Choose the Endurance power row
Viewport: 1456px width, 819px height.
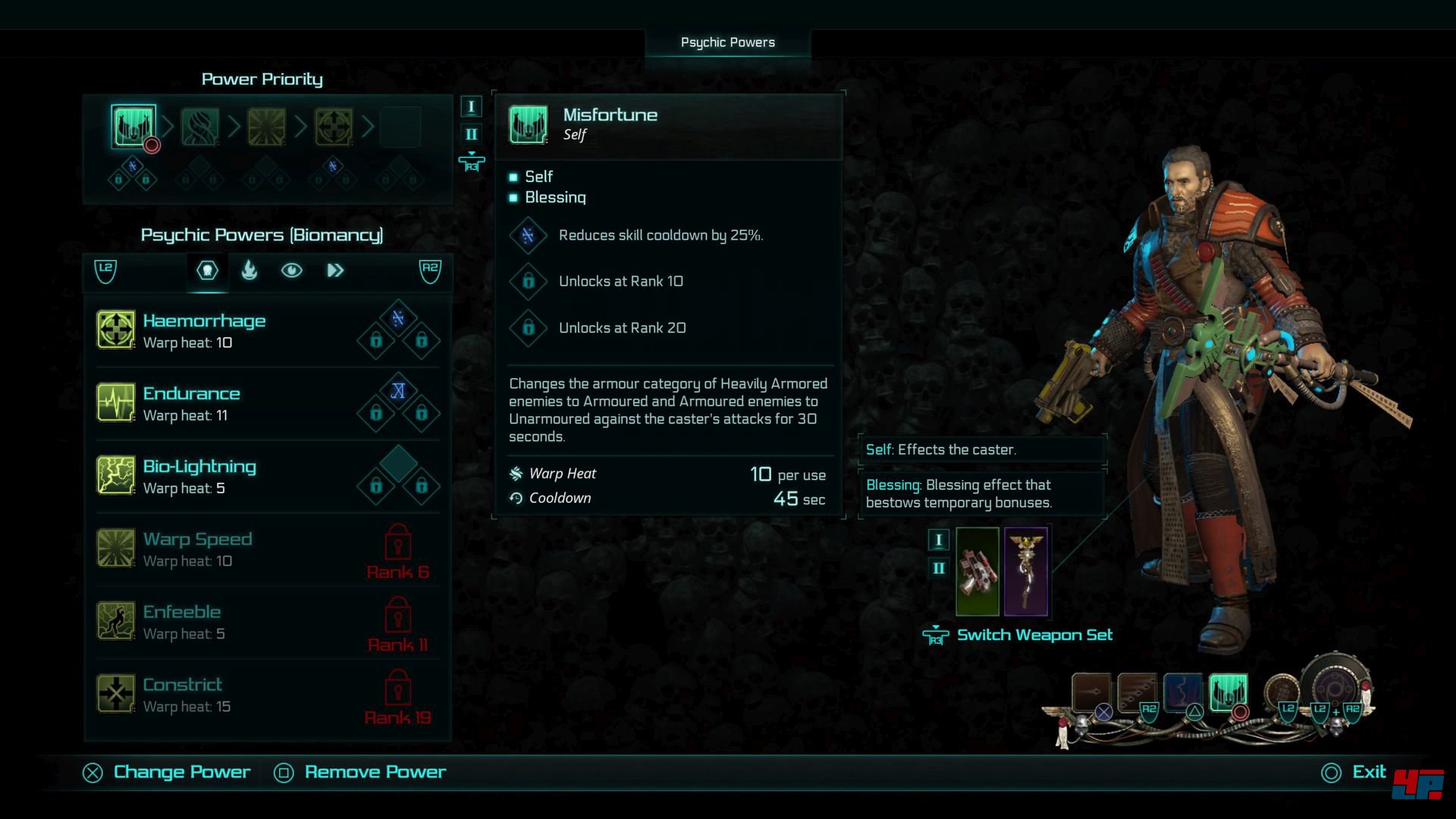coord(191,403)
